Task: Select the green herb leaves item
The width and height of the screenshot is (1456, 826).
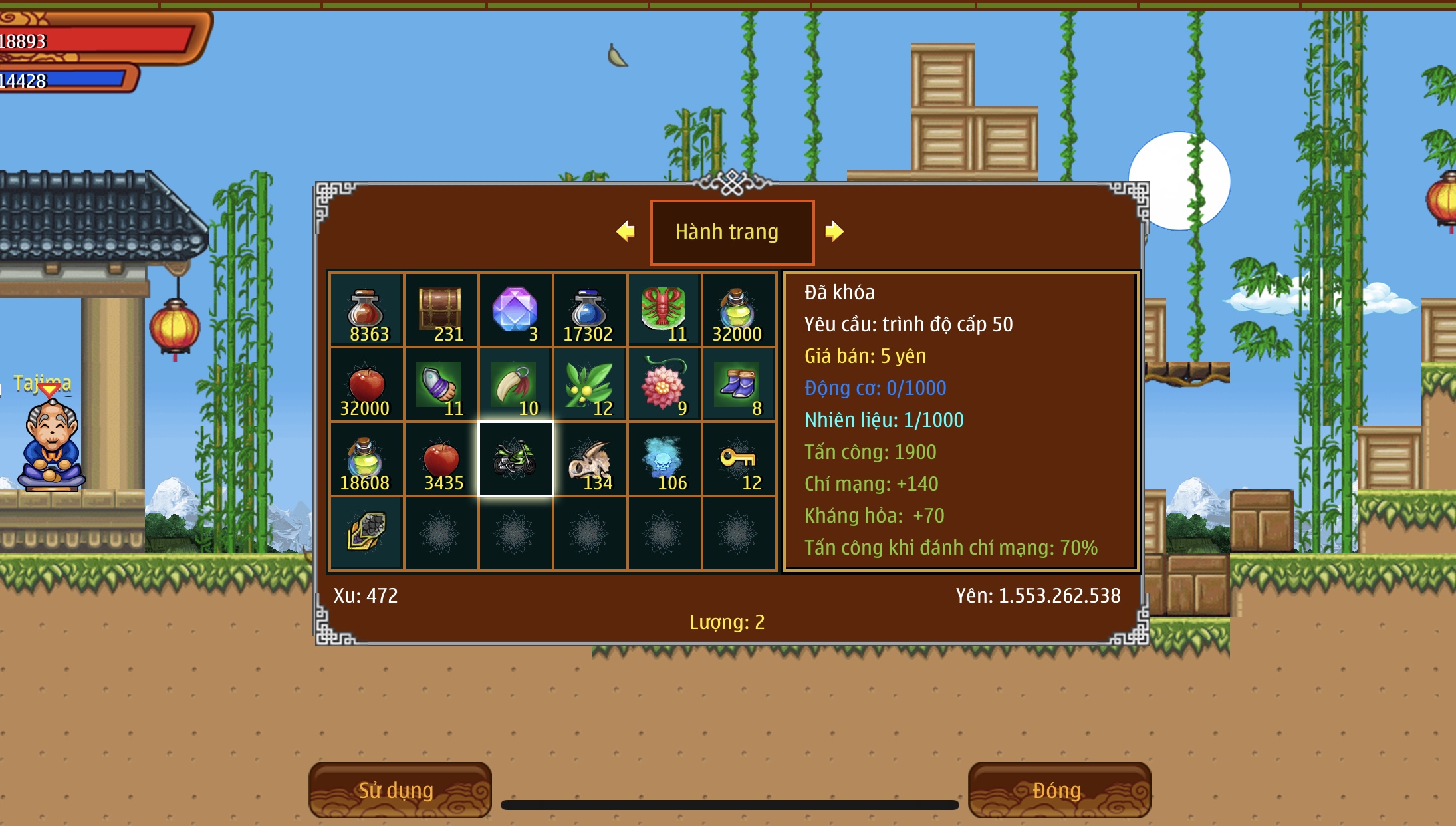Action: pos(590,385)
